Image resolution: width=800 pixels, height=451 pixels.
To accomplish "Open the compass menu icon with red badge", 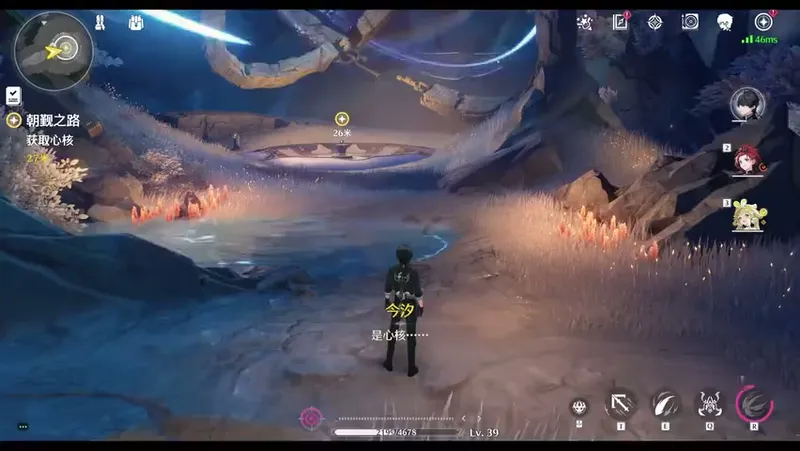I will click(x=764, y=22).
